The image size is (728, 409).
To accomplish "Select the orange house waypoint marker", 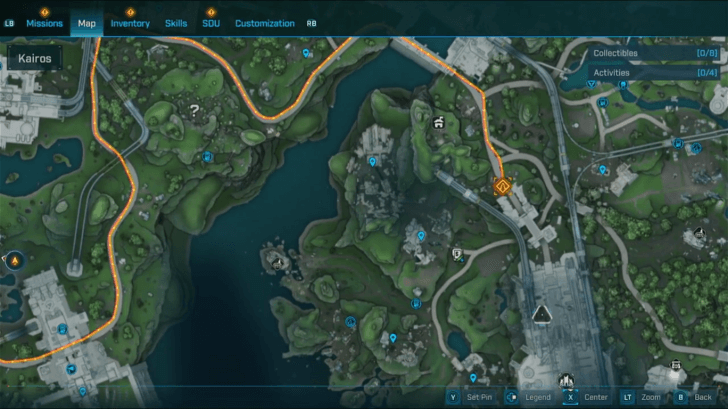I will 501,185.
